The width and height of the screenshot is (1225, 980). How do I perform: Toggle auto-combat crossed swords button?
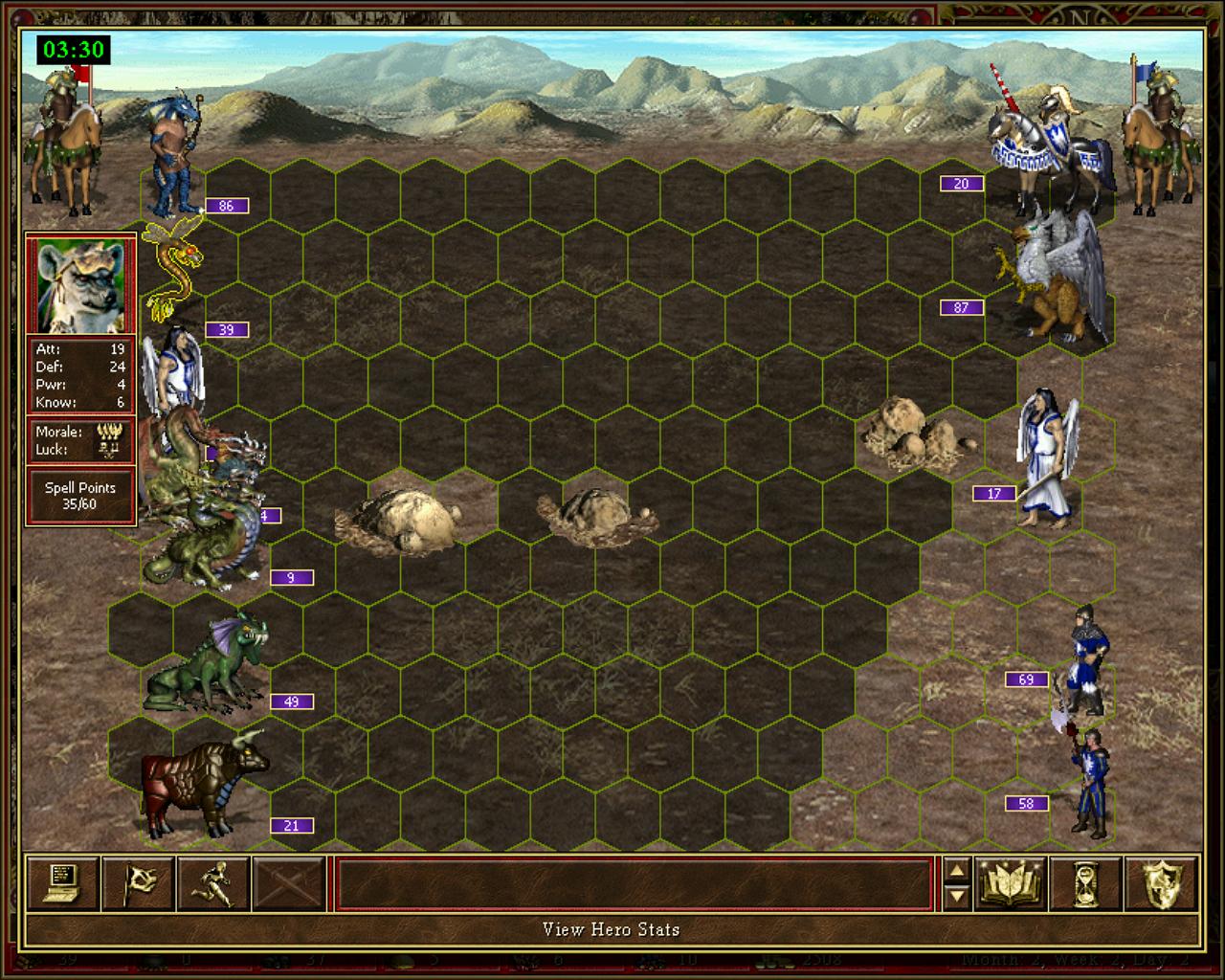pyautogui.click(x=289, y=882)
